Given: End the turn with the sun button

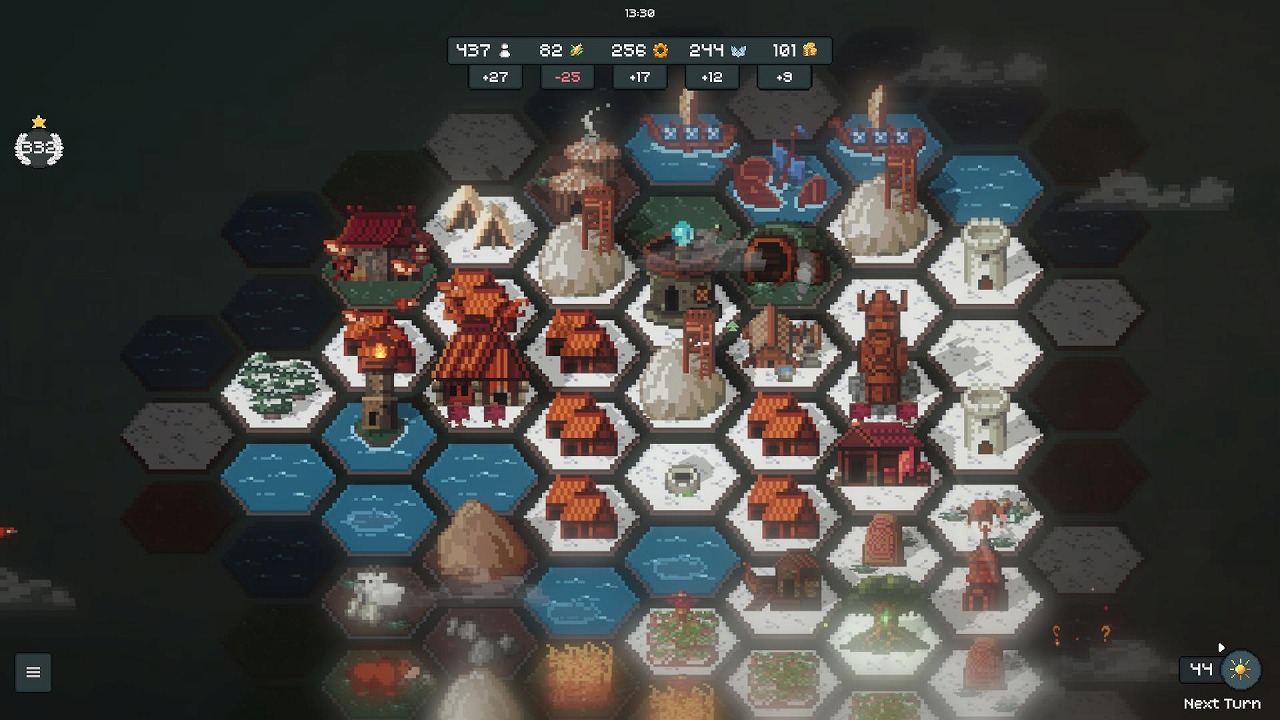Looking at the screenshot, I should tap(1240, 669).
